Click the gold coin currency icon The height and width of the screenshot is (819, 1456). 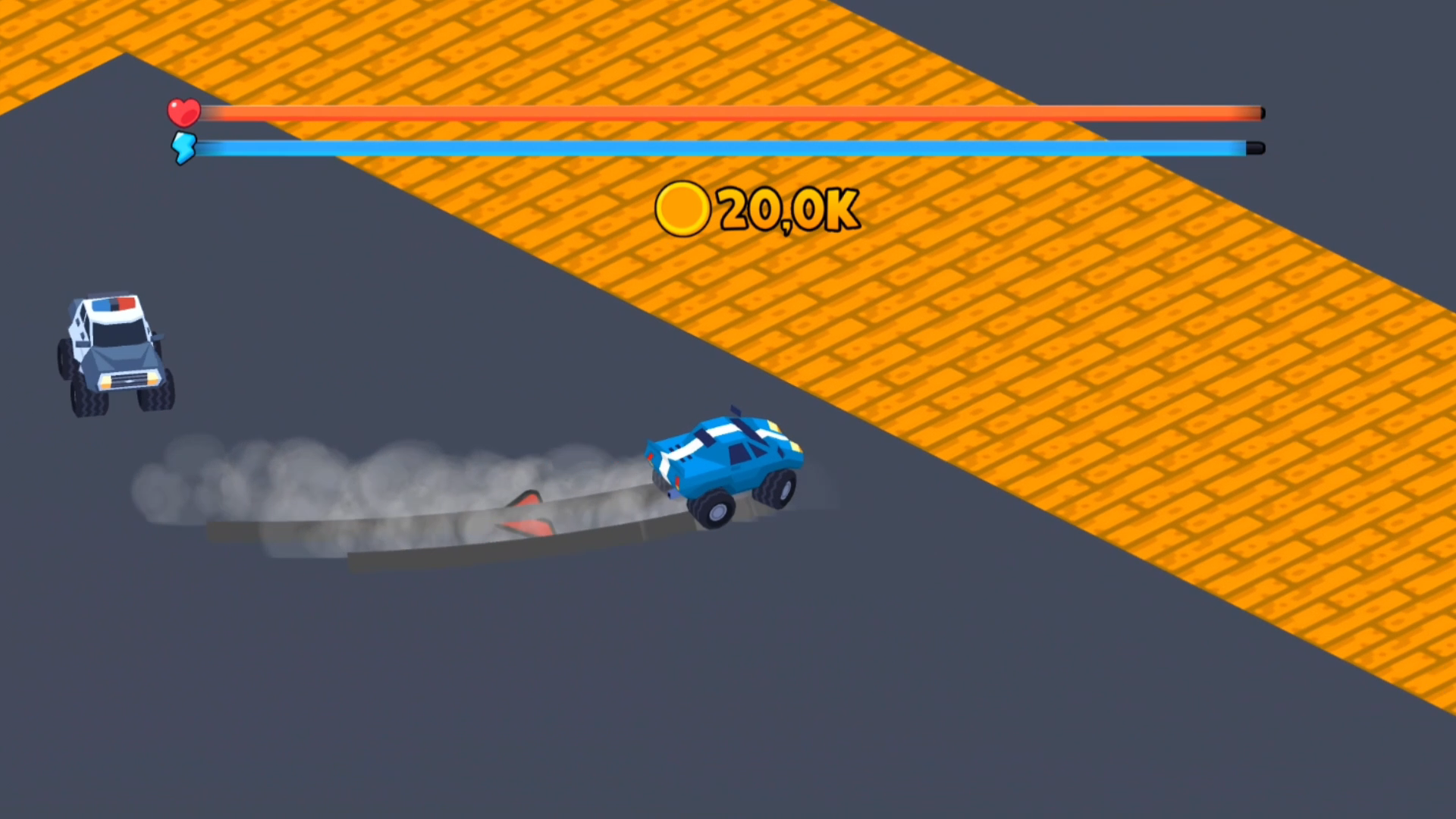(x=682, y=209)
